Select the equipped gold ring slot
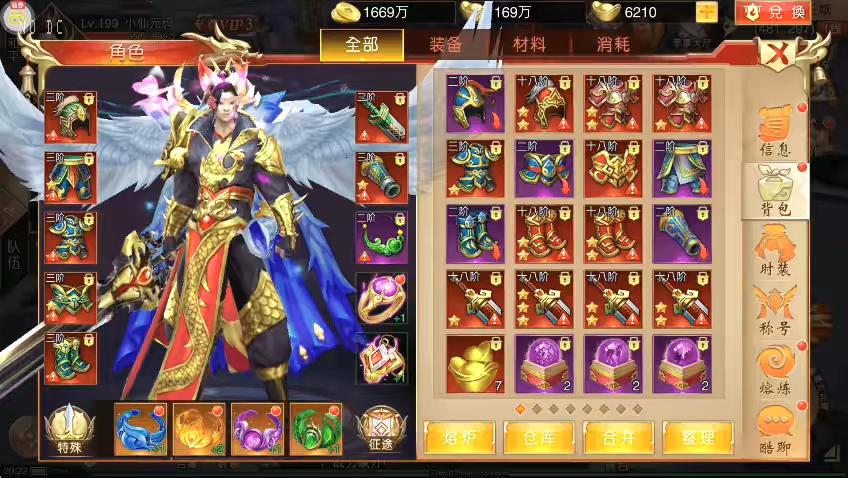 (381, 297)
